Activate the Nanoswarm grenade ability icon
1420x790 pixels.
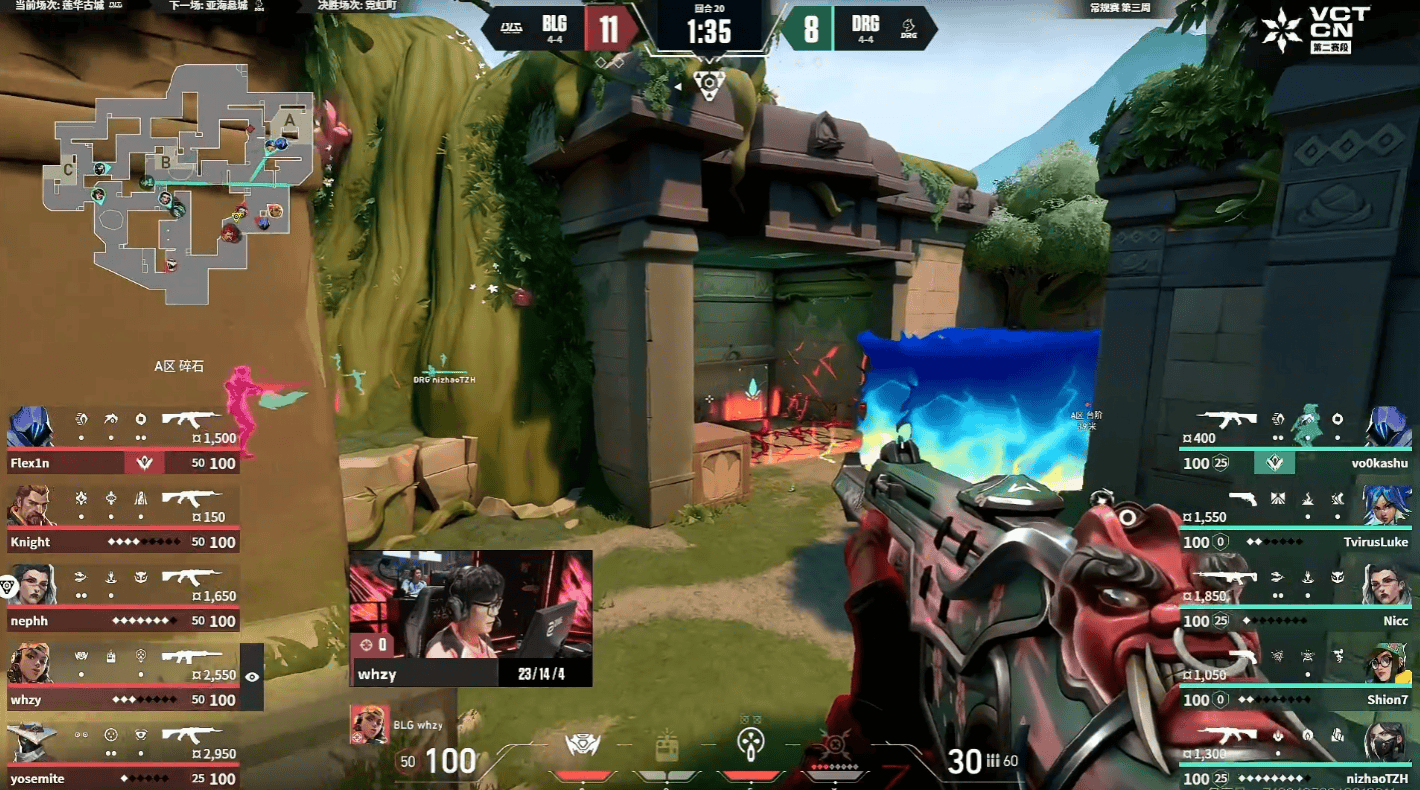tap(750, 744)
